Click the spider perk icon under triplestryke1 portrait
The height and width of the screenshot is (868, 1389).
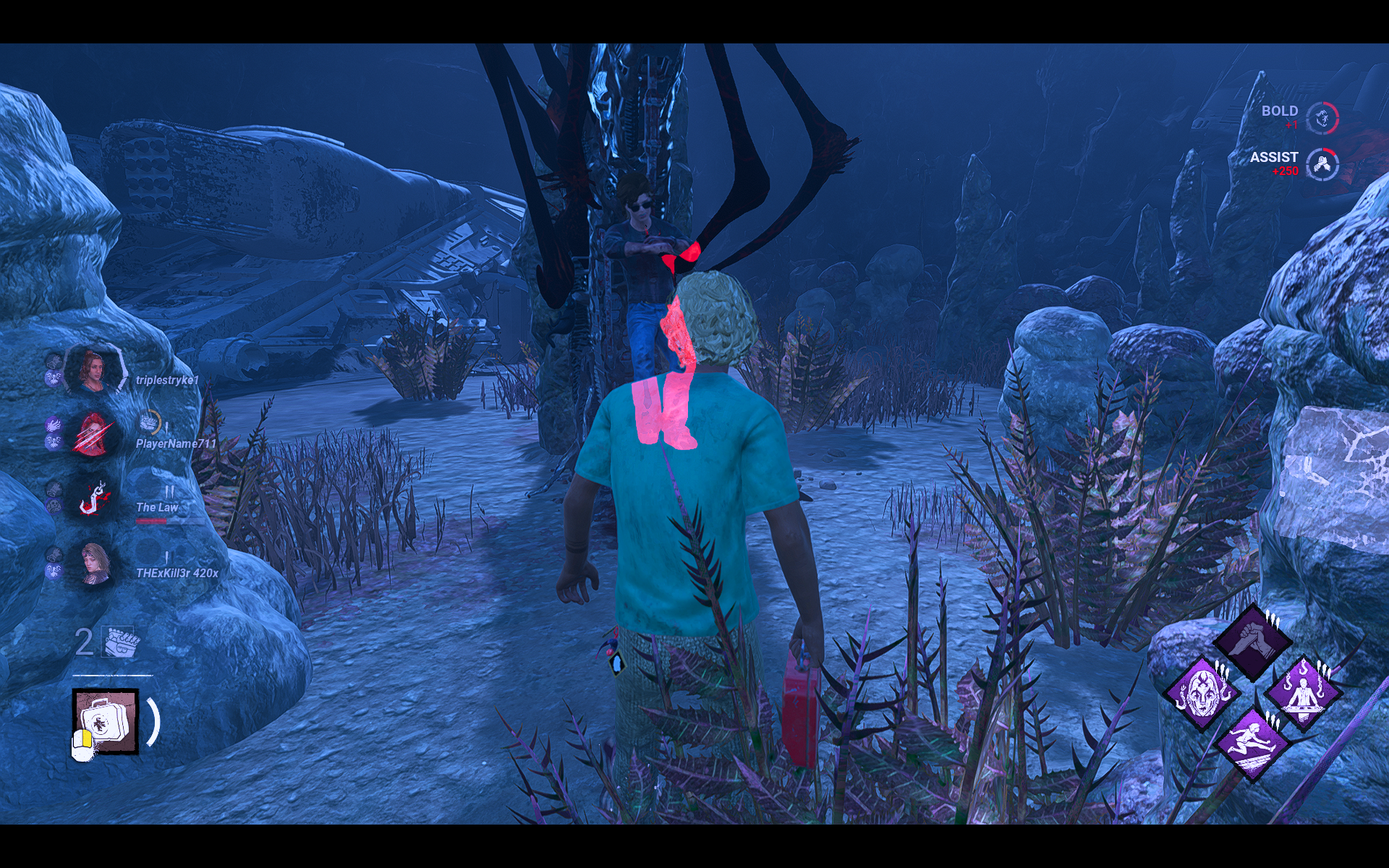coord(54,377)
